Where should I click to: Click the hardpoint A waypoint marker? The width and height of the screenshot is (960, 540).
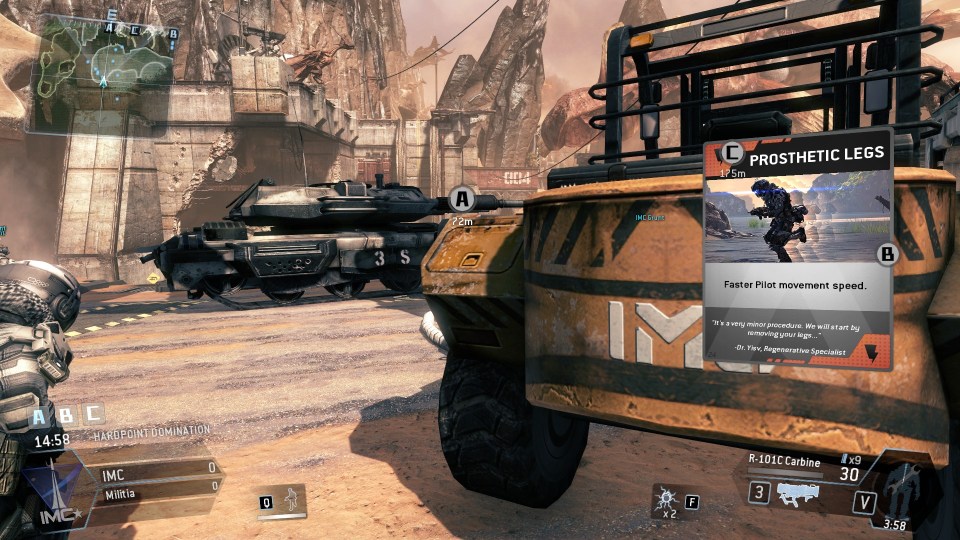click(460, 197)
